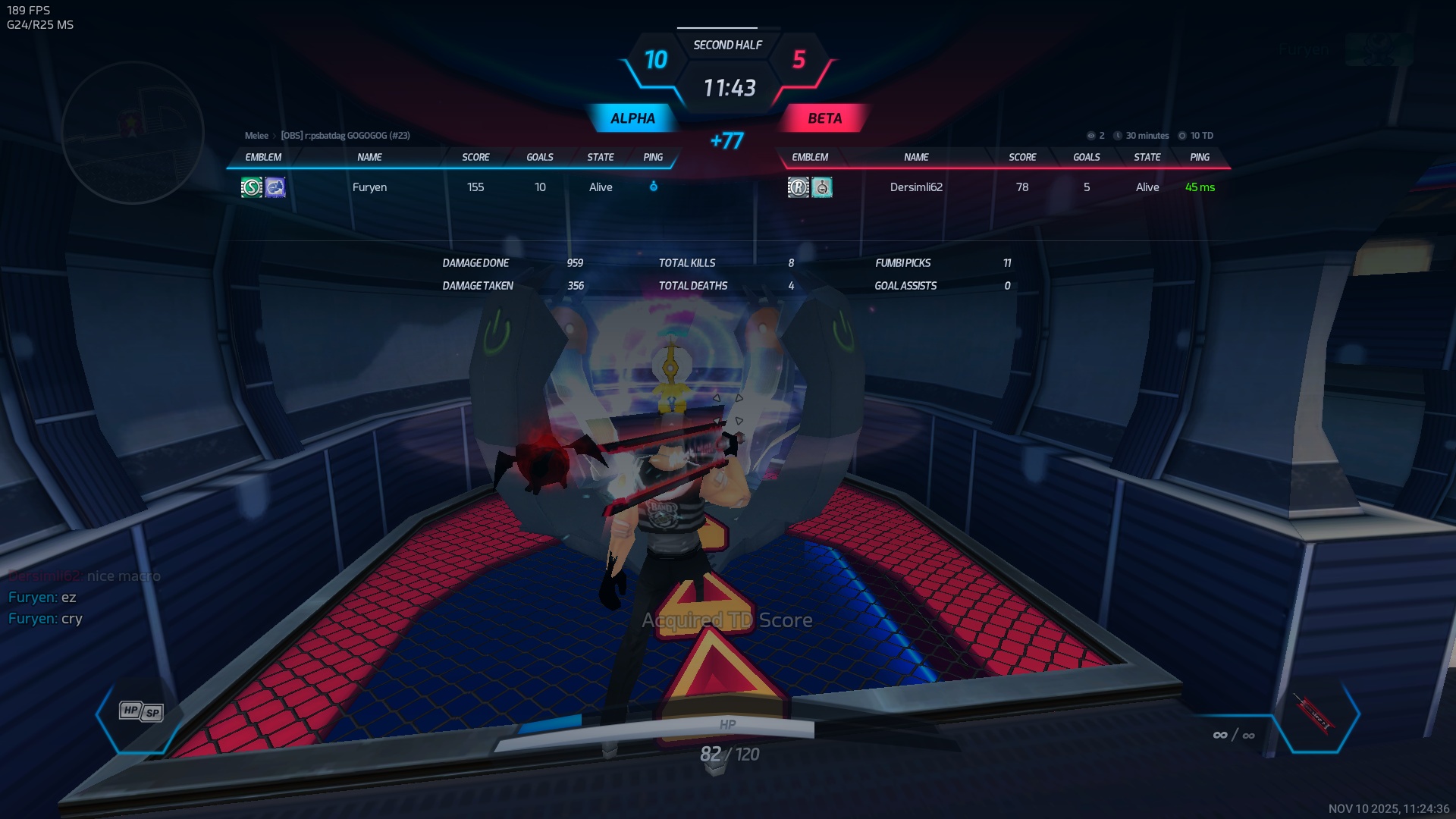Click the ALPHA team banner

click(632, 118)
